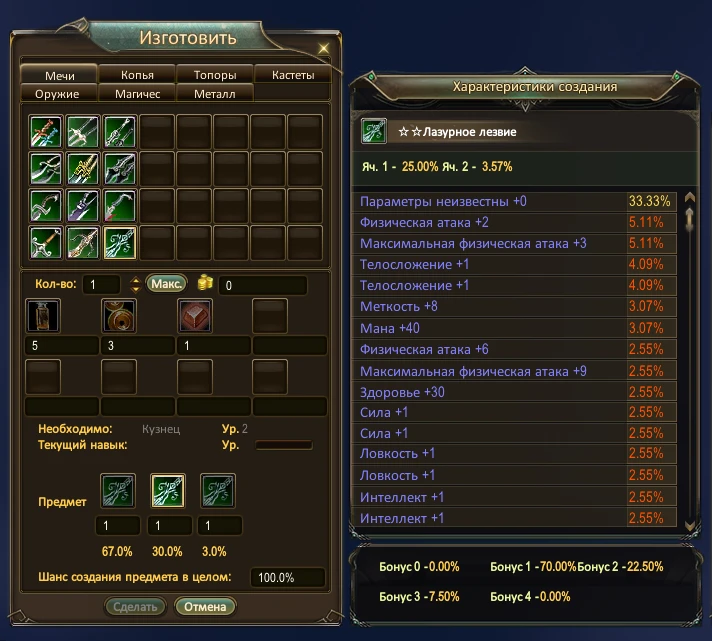
Task: Choose the Металл tab
Action: click(215, 93)
